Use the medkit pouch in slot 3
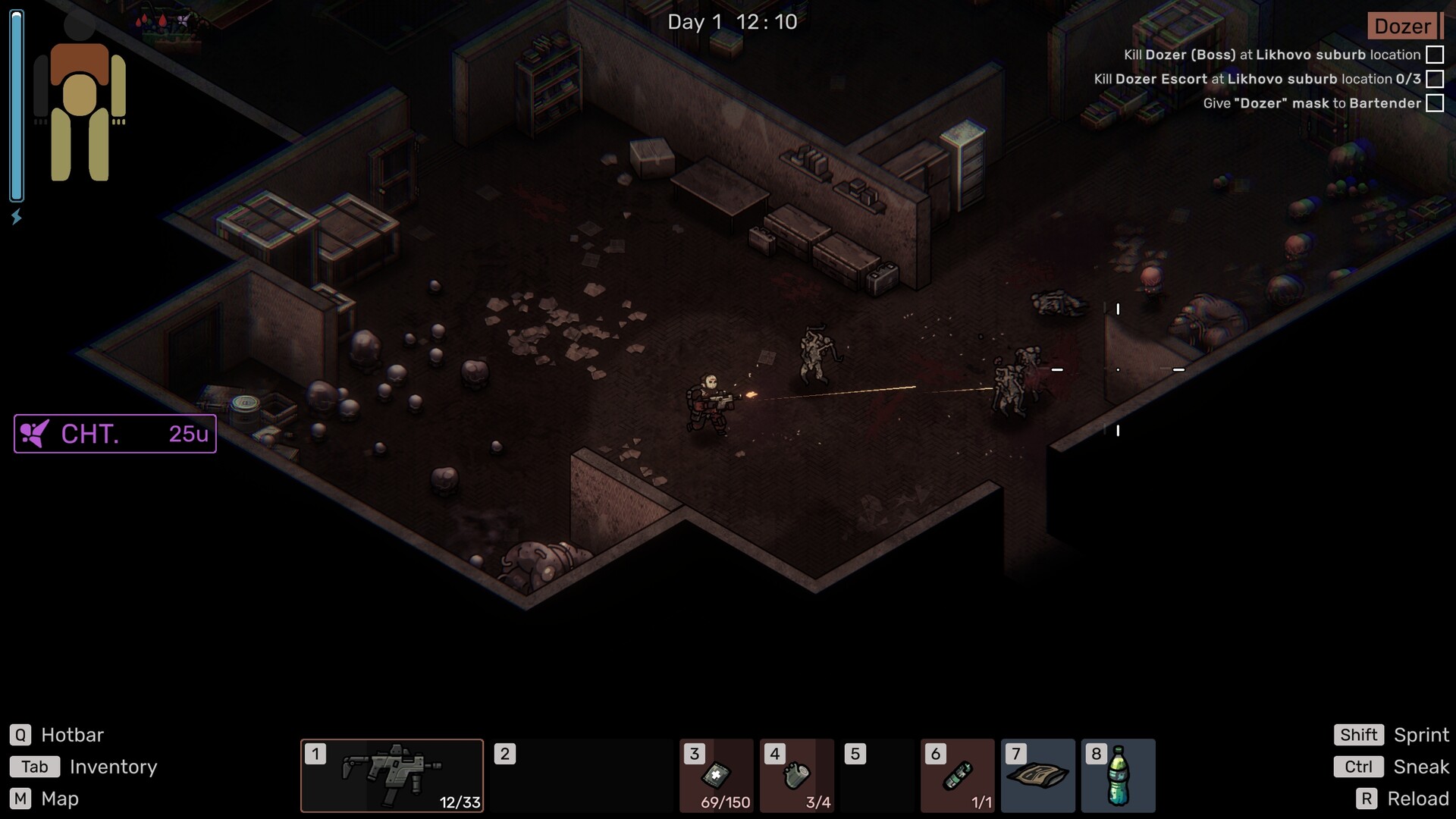Screen dimensions: 1456x819 tap(717, 775)
